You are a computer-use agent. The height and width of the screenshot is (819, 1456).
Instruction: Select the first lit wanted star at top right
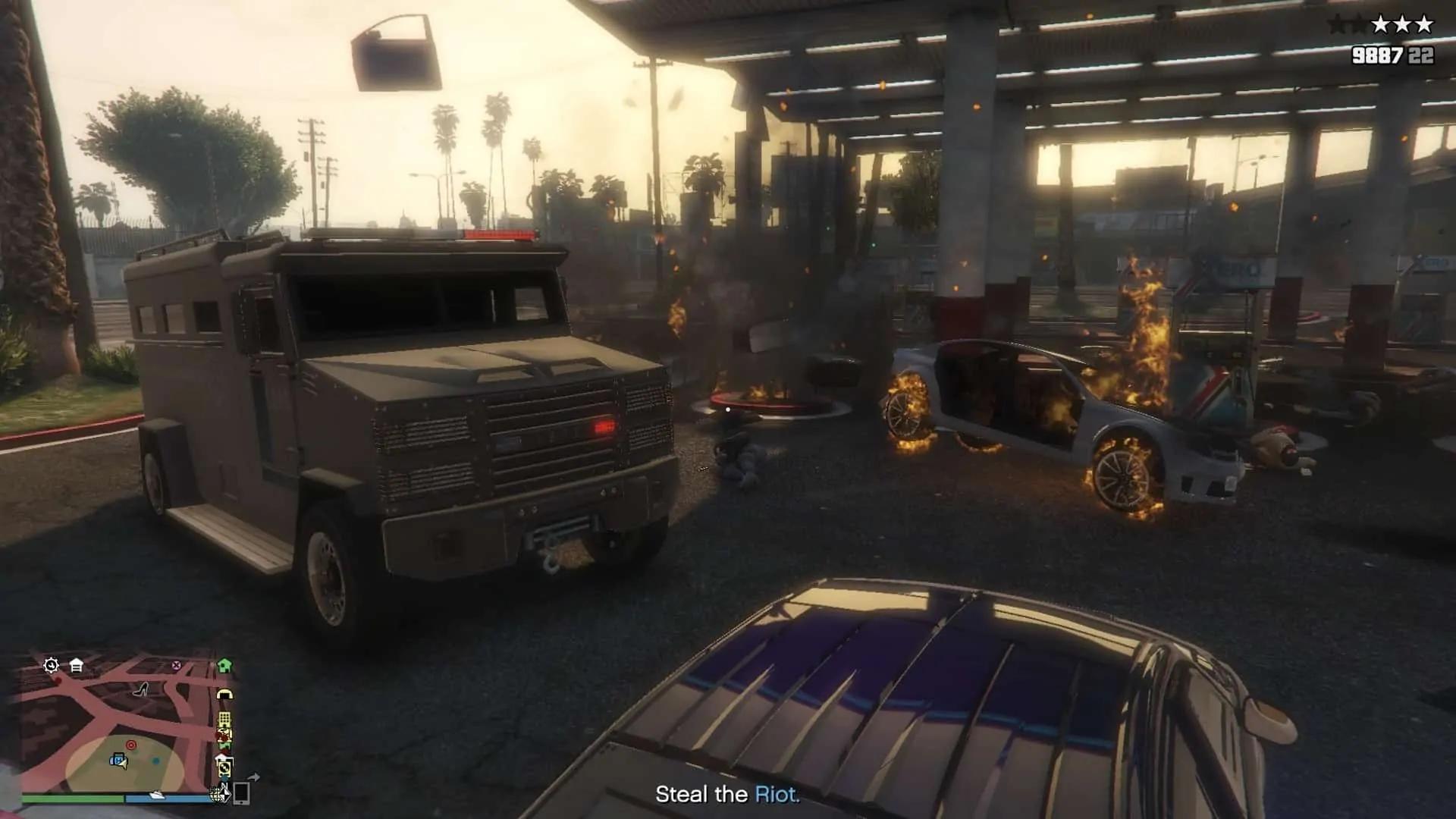[1380, 24]
